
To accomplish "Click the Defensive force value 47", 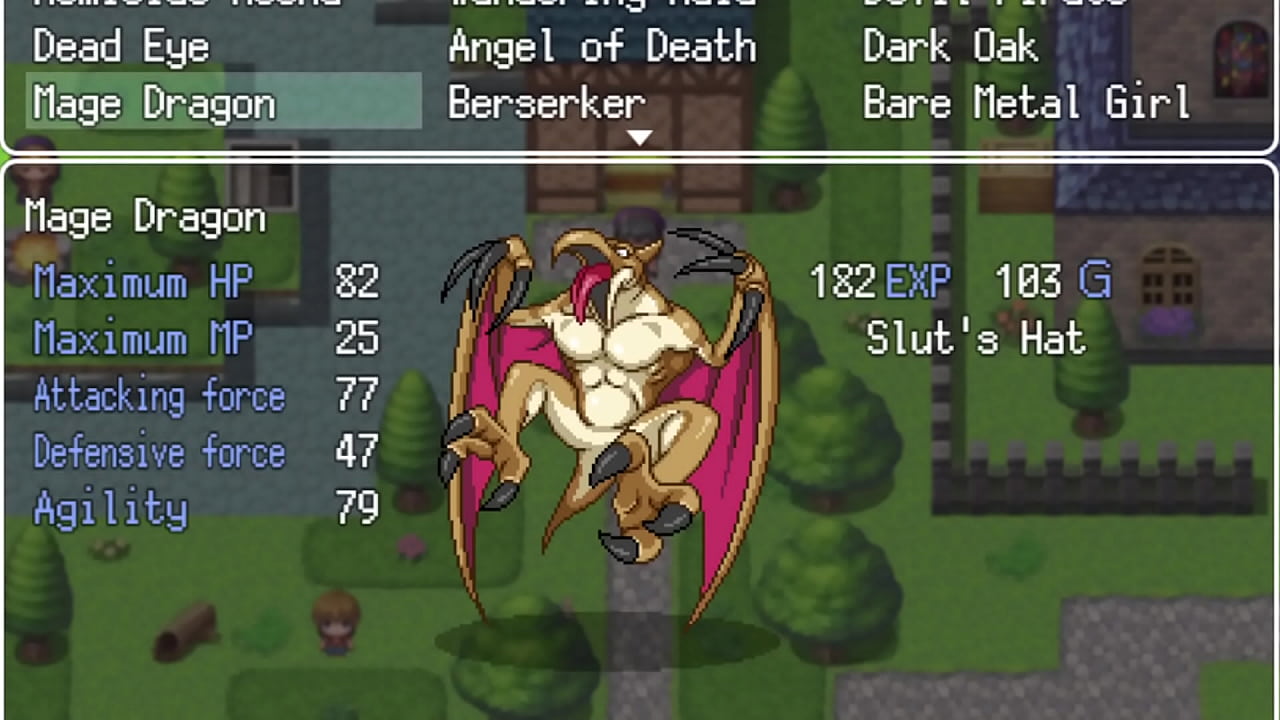I will (x=360, y=452).
